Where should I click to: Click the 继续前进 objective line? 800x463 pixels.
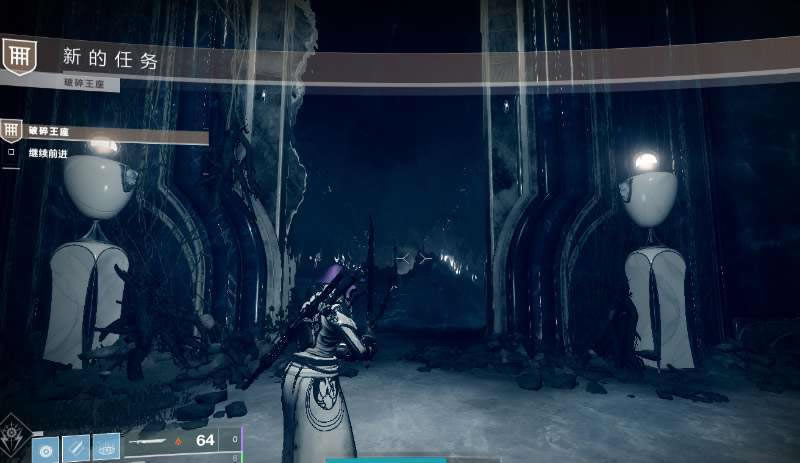tap(50, 154)
